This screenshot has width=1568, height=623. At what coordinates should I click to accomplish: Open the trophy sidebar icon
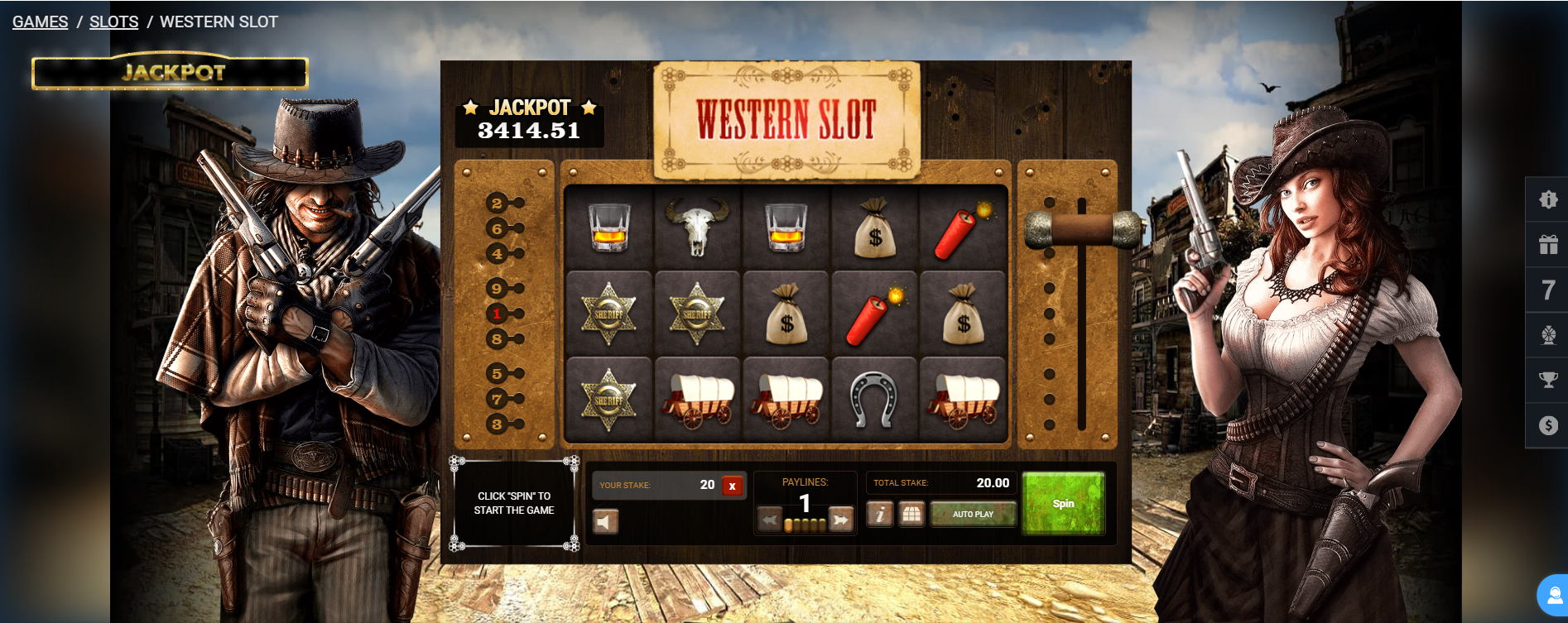(1548, 380)
